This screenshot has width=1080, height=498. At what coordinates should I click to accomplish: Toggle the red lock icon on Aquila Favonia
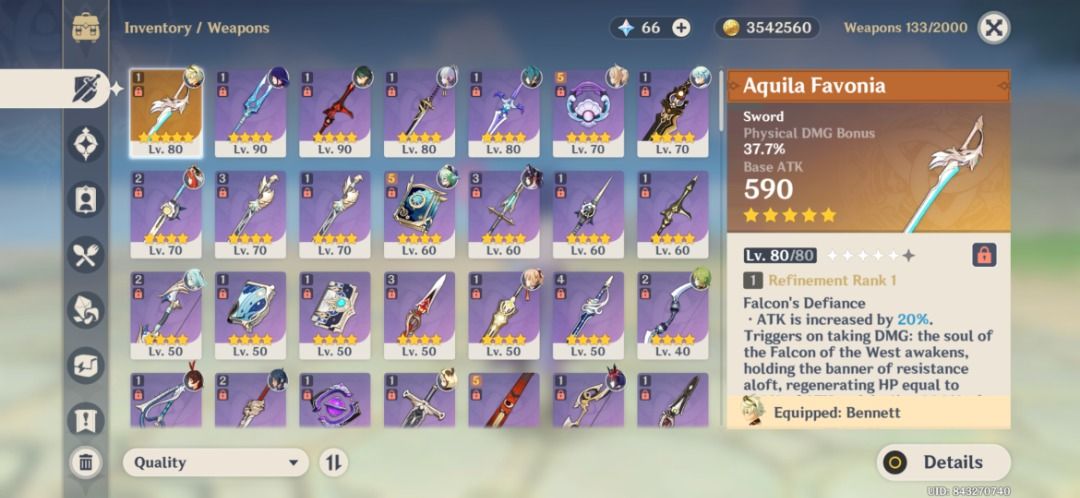983,255
